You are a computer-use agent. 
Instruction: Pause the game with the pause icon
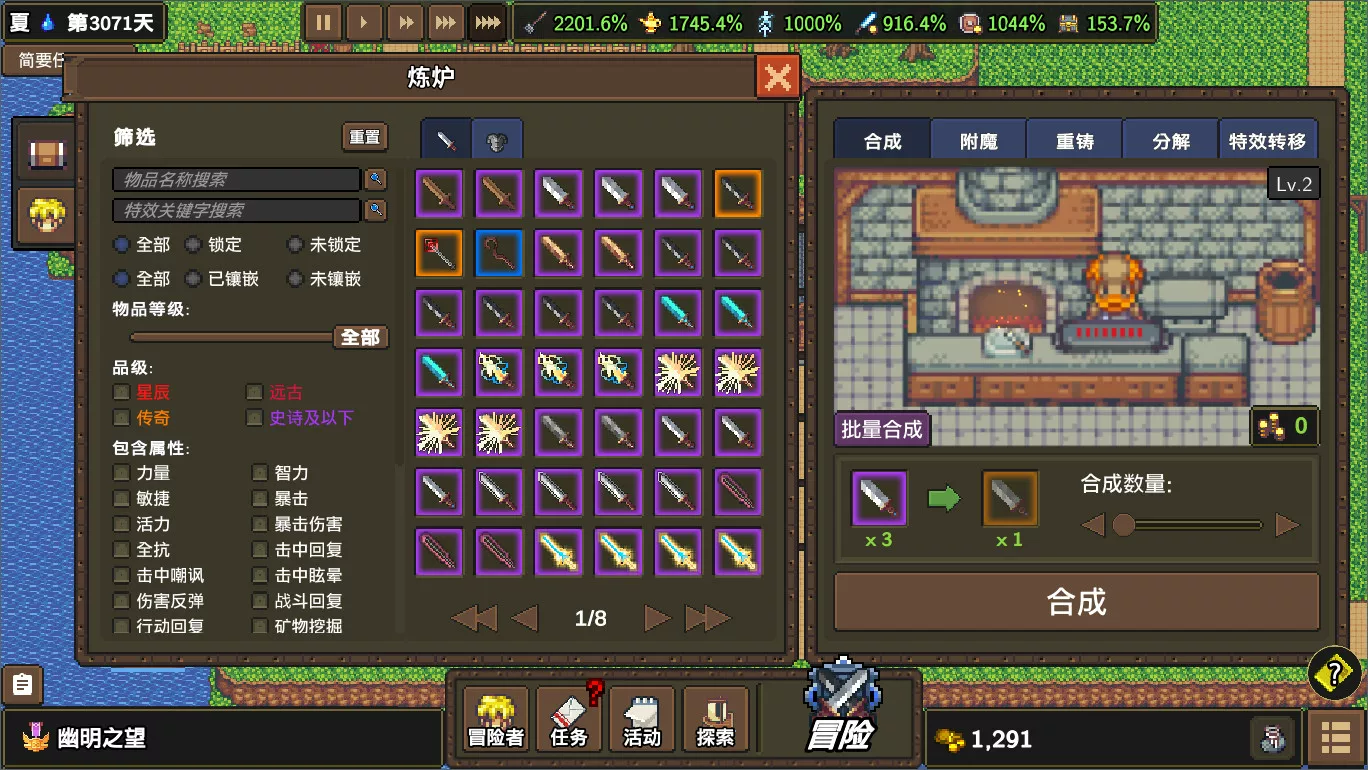click(x=323, y=20)
